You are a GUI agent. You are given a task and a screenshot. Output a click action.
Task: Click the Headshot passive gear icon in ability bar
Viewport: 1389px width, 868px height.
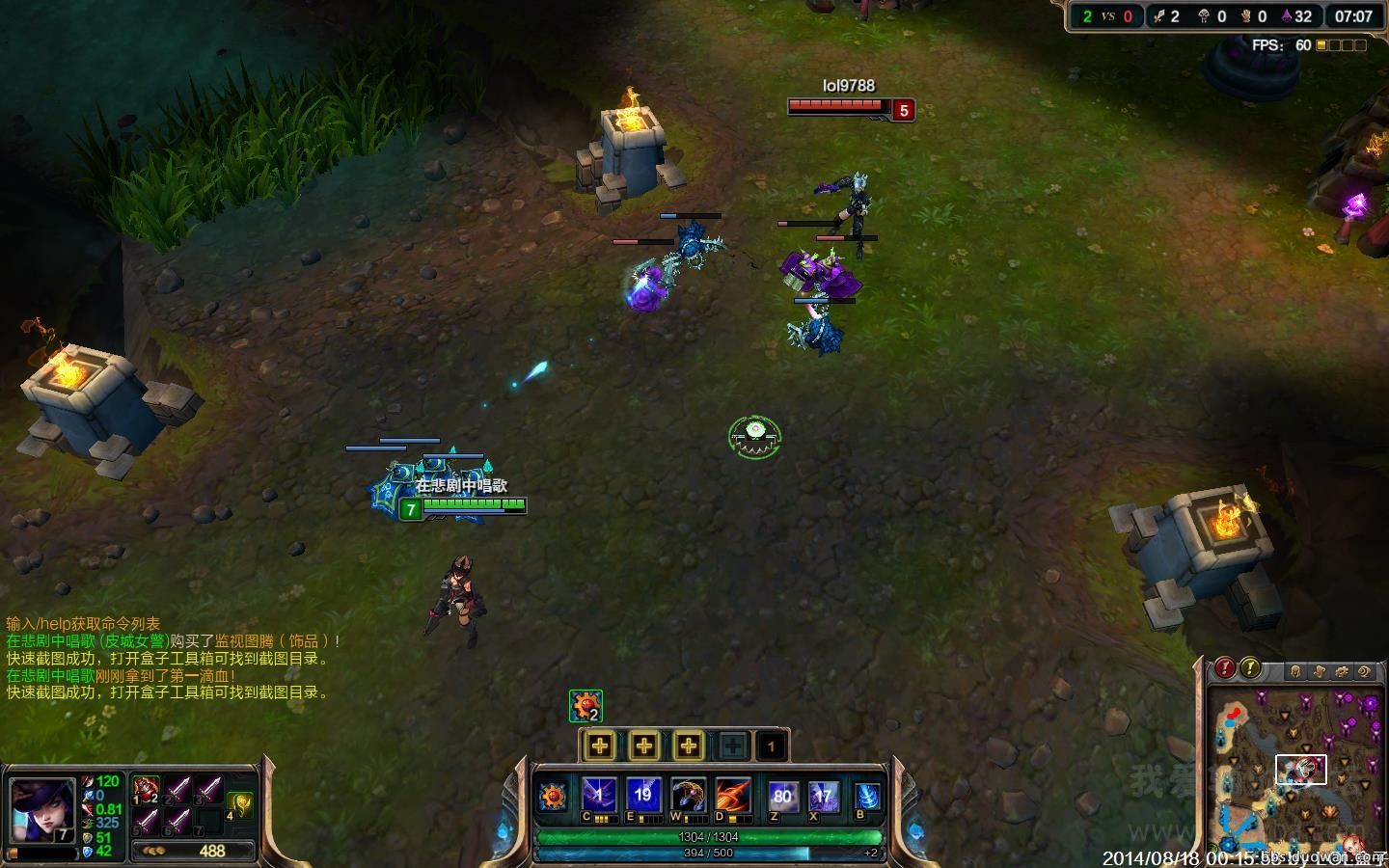[554, 798]
